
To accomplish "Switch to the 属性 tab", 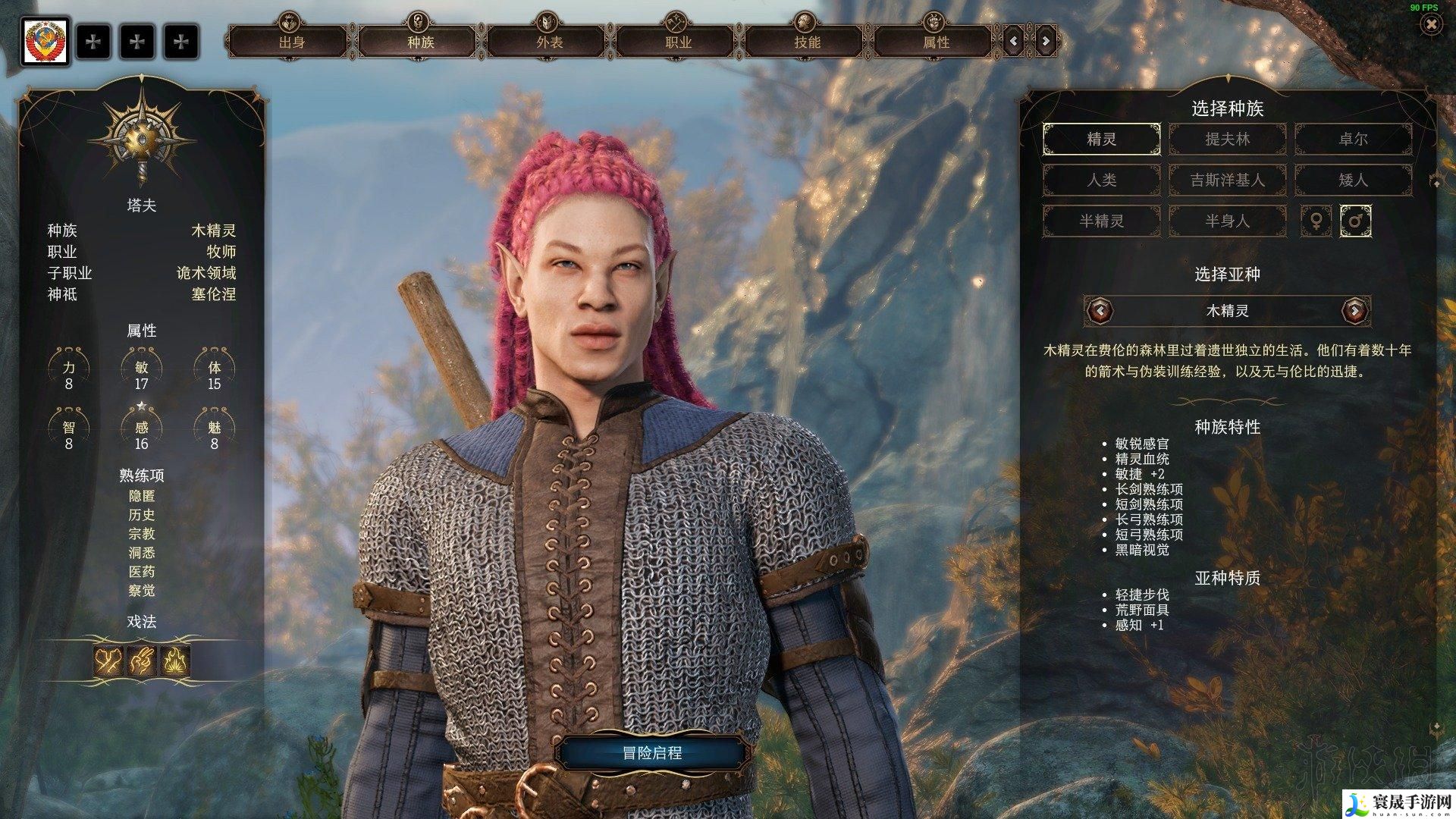I will [936, 42].
